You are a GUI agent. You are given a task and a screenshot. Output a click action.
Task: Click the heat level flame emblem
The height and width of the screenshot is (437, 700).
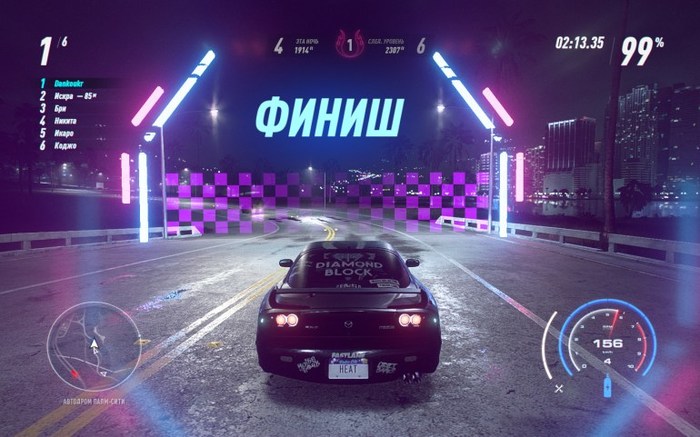pos(350,45)
